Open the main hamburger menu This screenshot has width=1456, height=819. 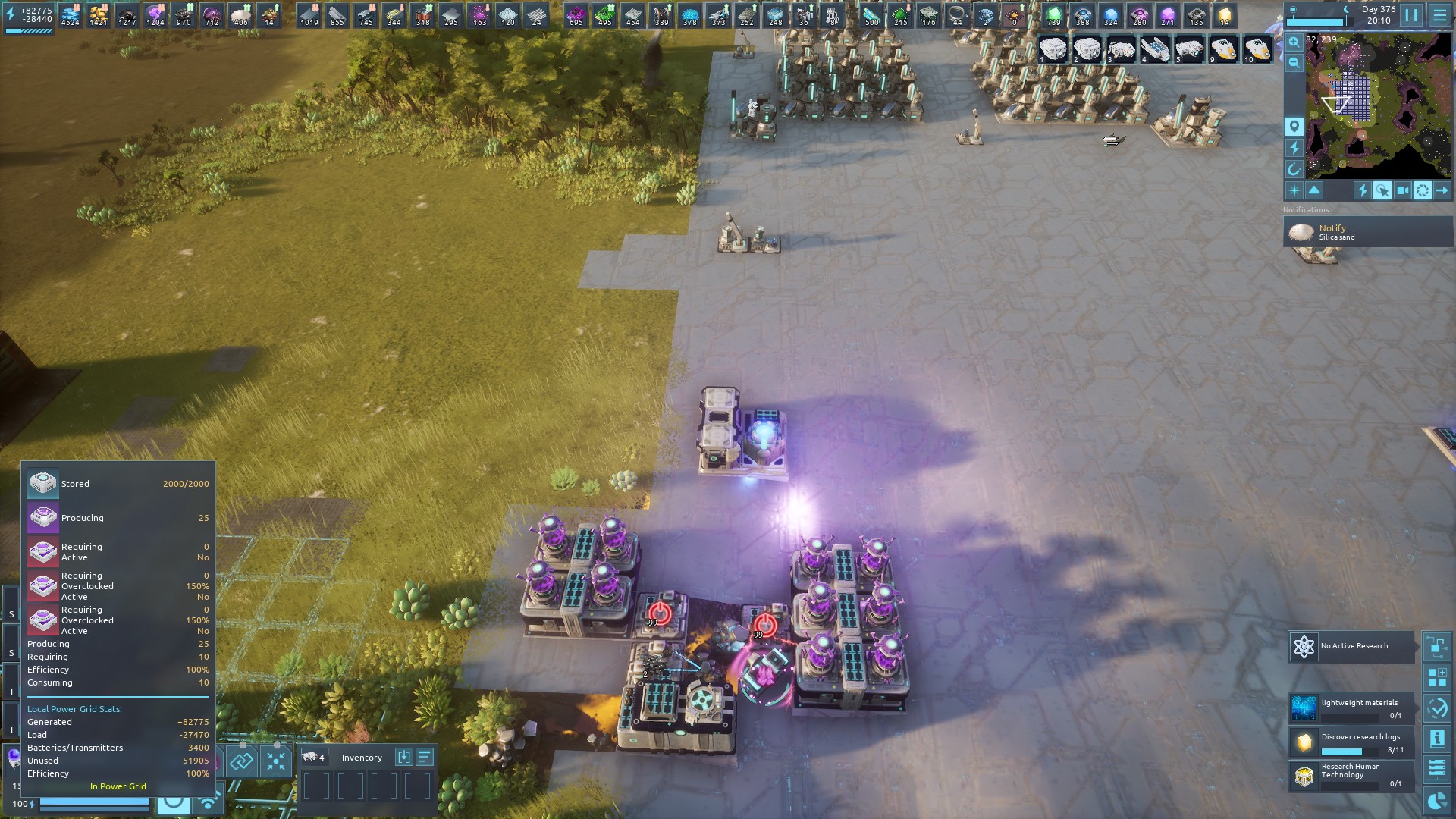[1439, 15]
